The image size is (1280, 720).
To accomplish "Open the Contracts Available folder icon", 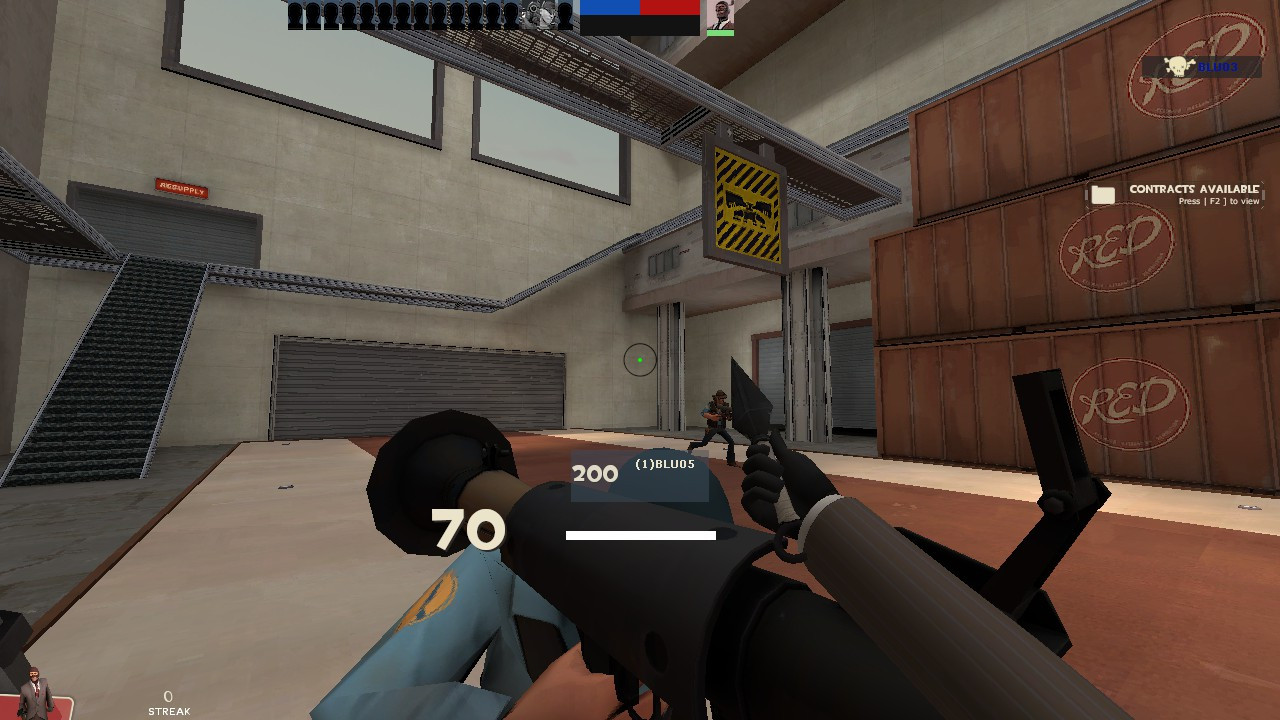I will tap(1105, 195).
